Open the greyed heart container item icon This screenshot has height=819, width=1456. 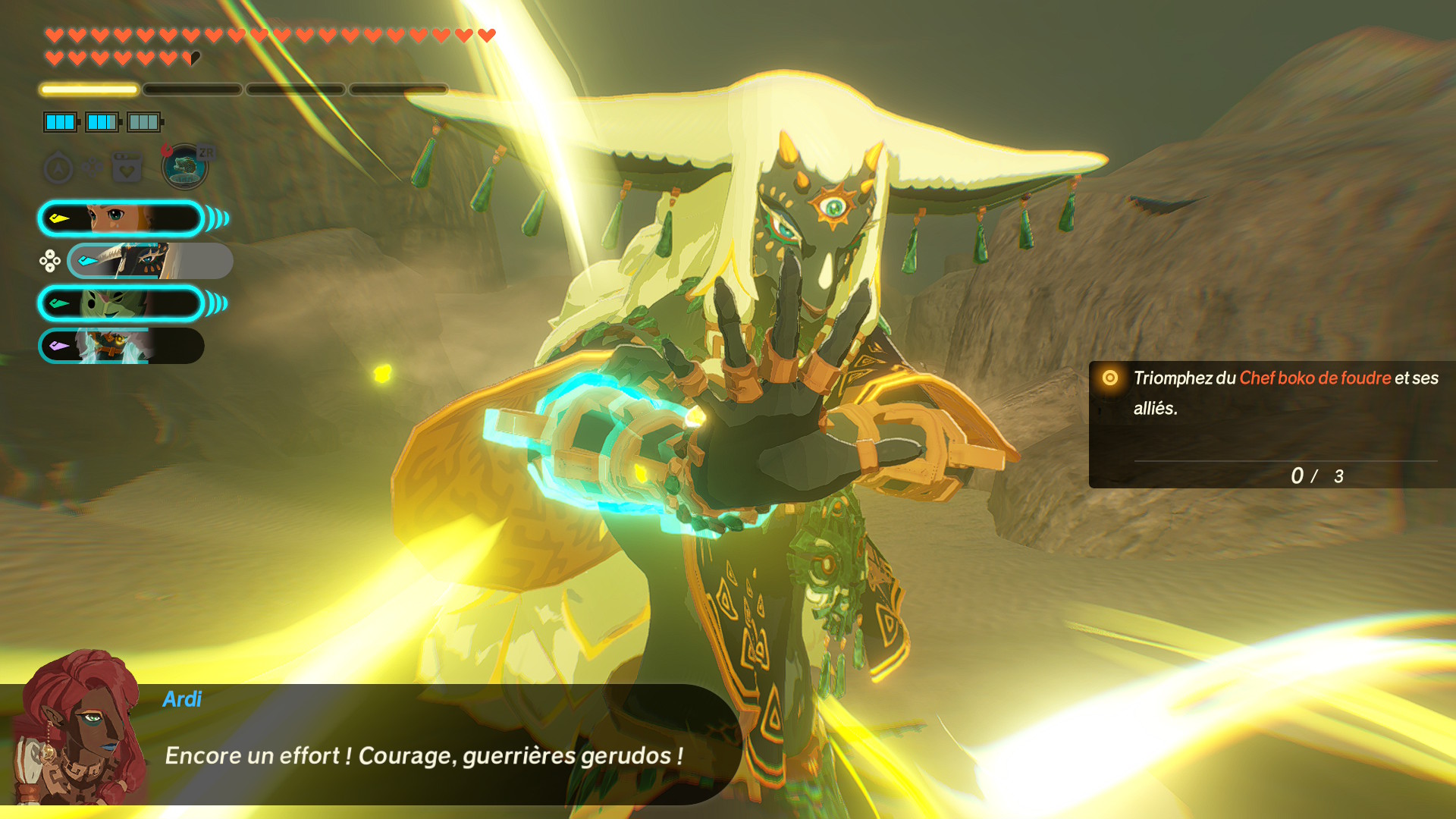point(127,168)
